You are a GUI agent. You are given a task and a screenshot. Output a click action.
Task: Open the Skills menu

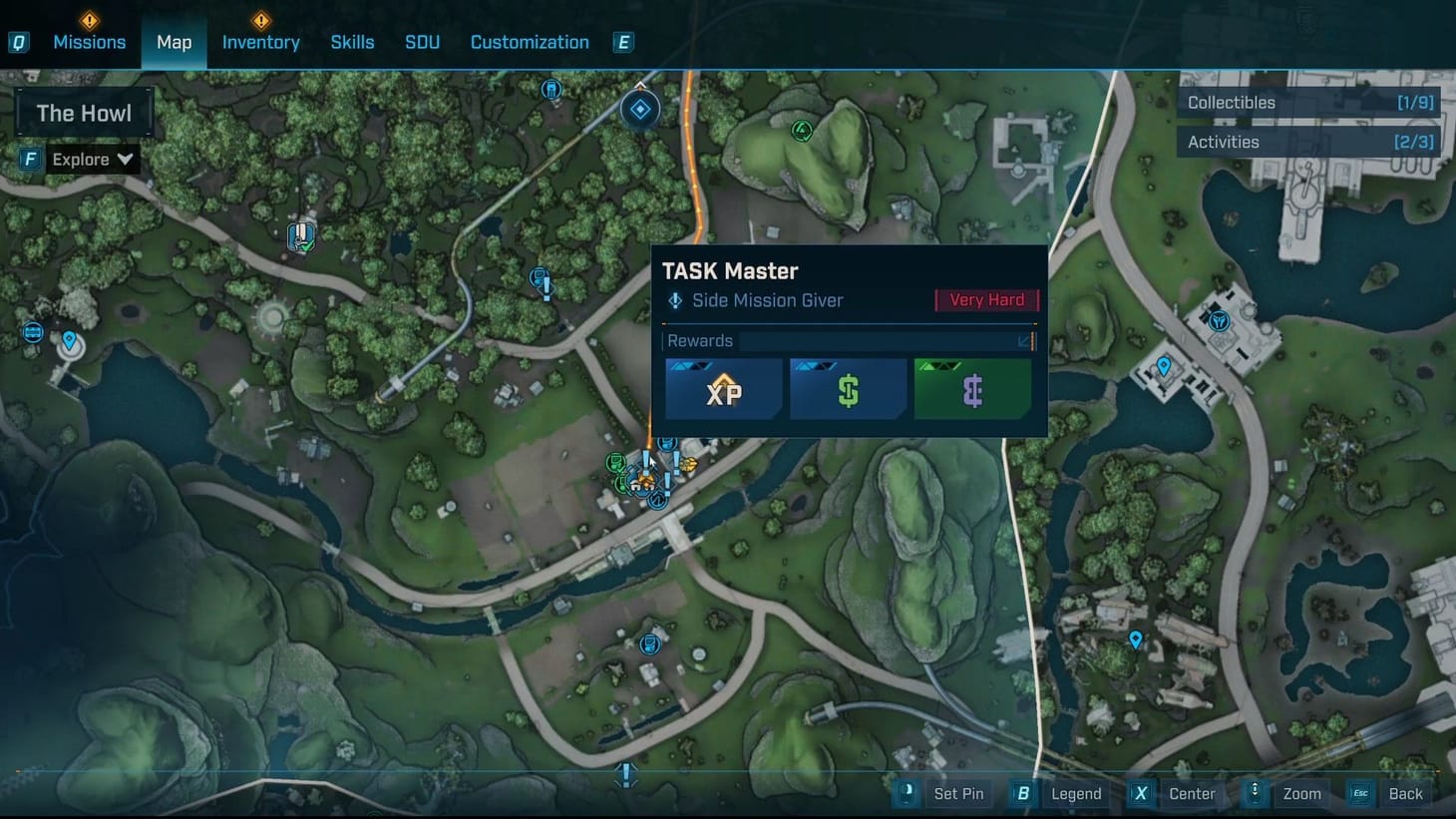pyautogui.click(x=352, y=42)
